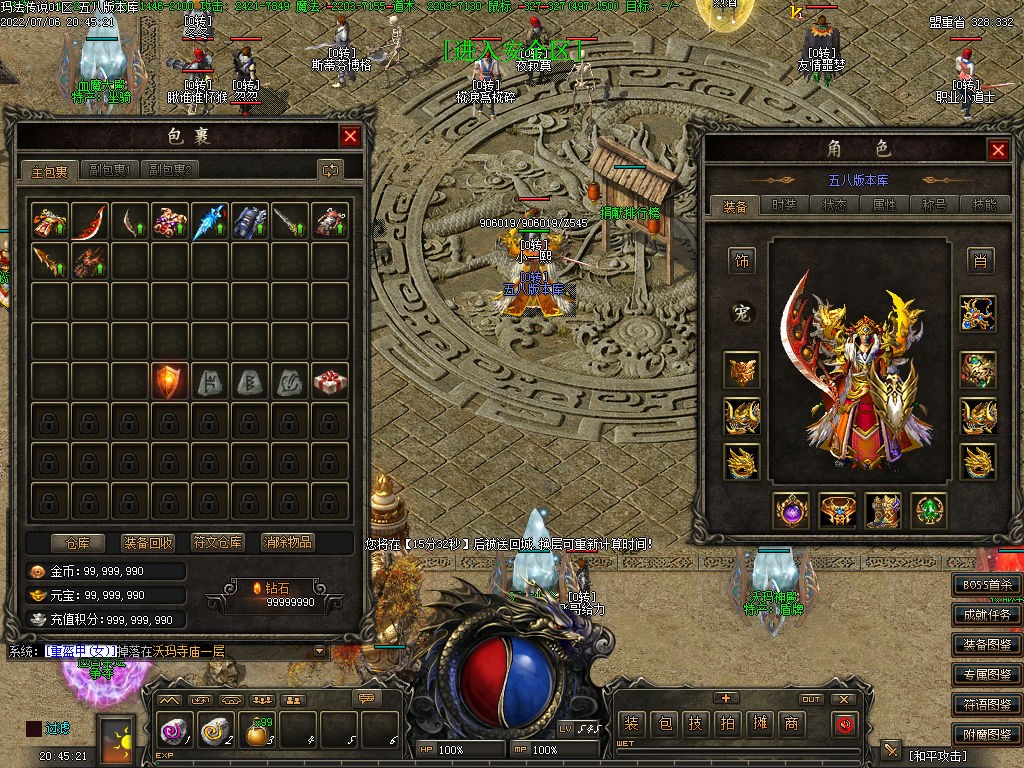Click the 肖 zodiac button

tap(978, 261)
